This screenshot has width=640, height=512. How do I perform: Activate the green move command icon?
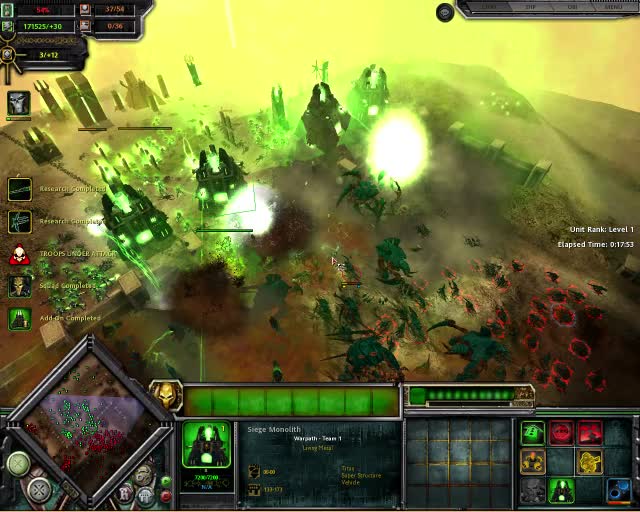coord(533,433)
